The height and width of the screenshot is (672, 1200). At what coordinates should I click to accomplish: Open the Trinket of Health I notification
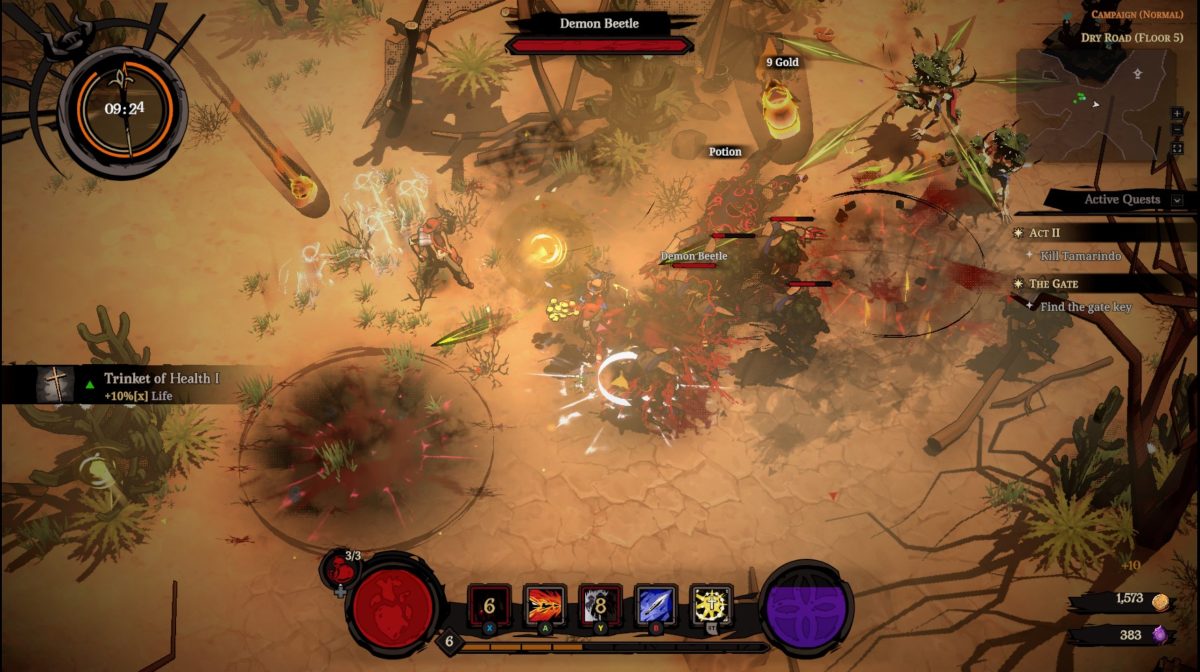140,384
